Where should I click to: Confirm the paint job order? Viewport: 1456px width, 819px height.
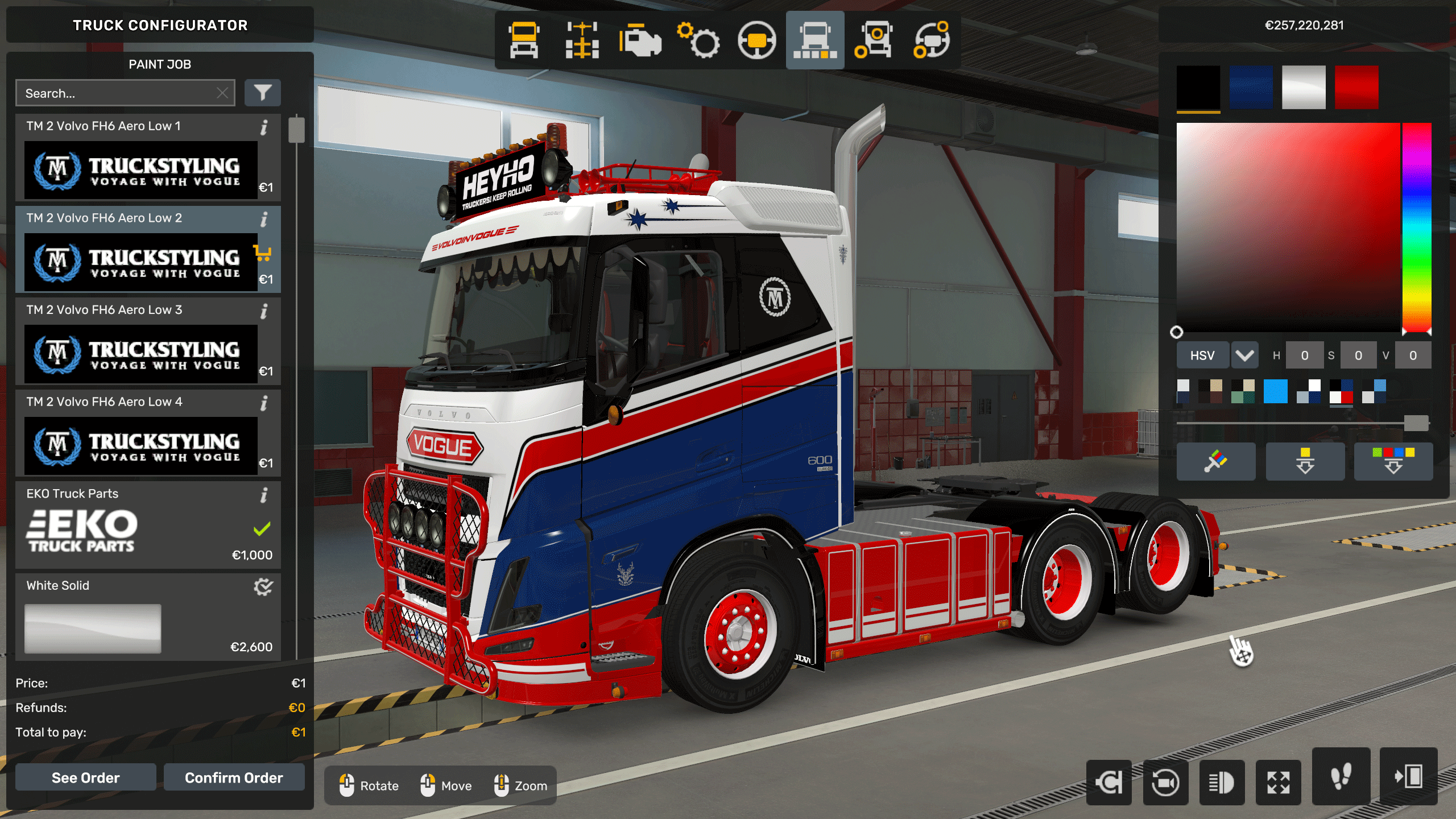point(234,777)
